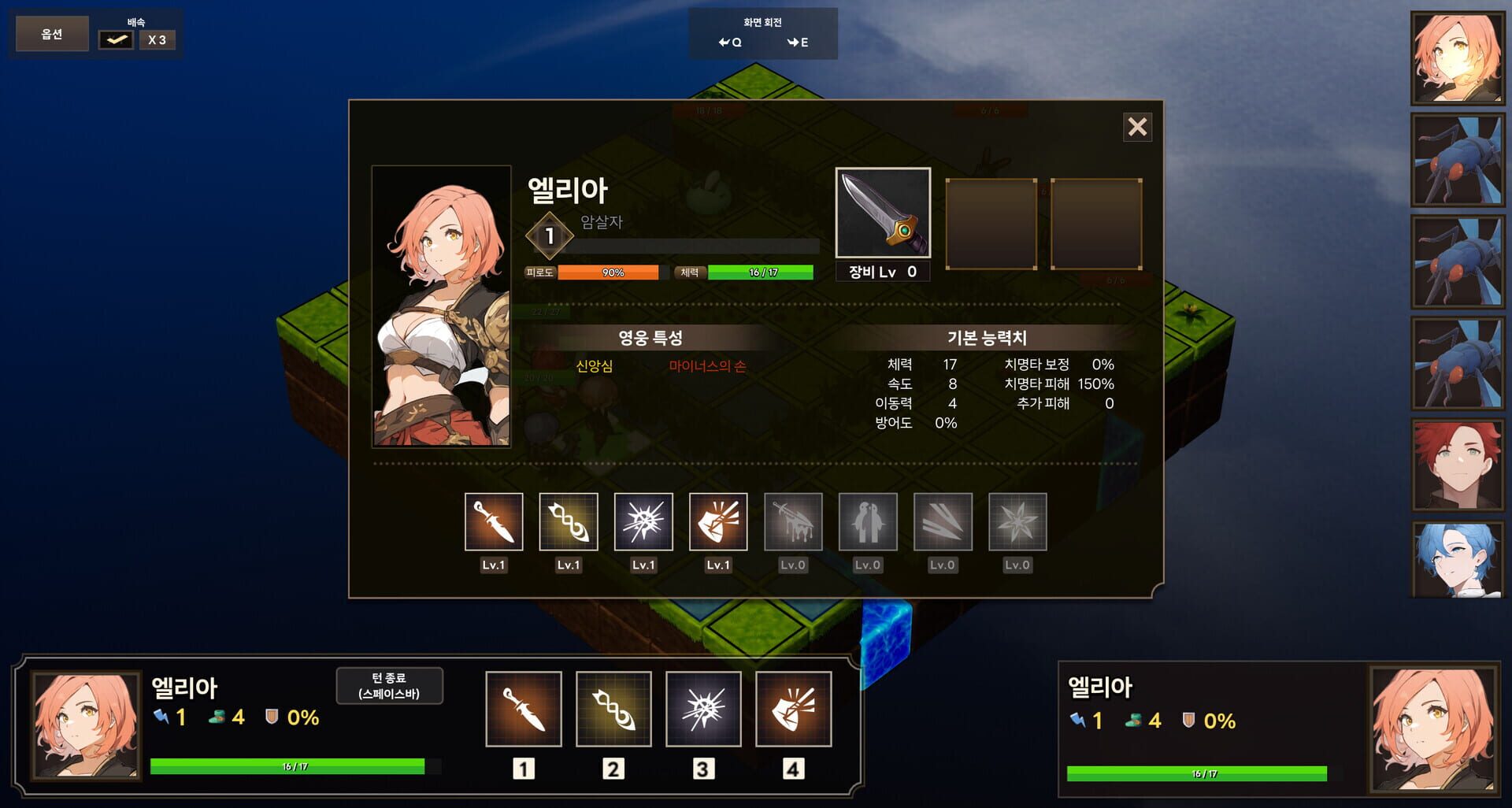Click the locked Lv.0 dripping sword skill
The height and width of the screenshot is (808, 1512).
pyautogui.click(x=792, y=521)
